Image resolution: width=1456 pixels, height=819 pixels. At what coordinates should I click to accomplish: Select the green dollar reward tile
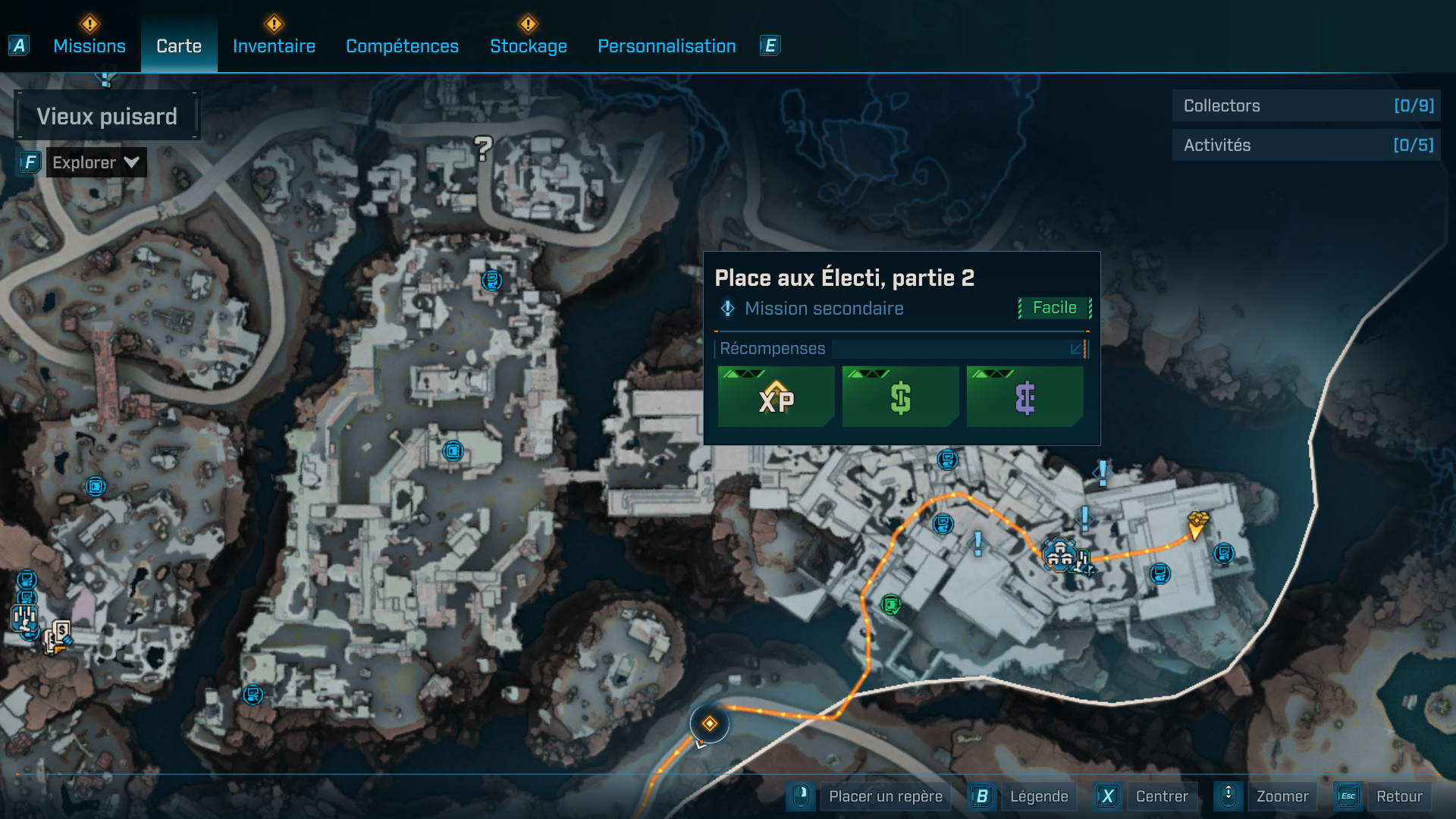click(900, 397)
